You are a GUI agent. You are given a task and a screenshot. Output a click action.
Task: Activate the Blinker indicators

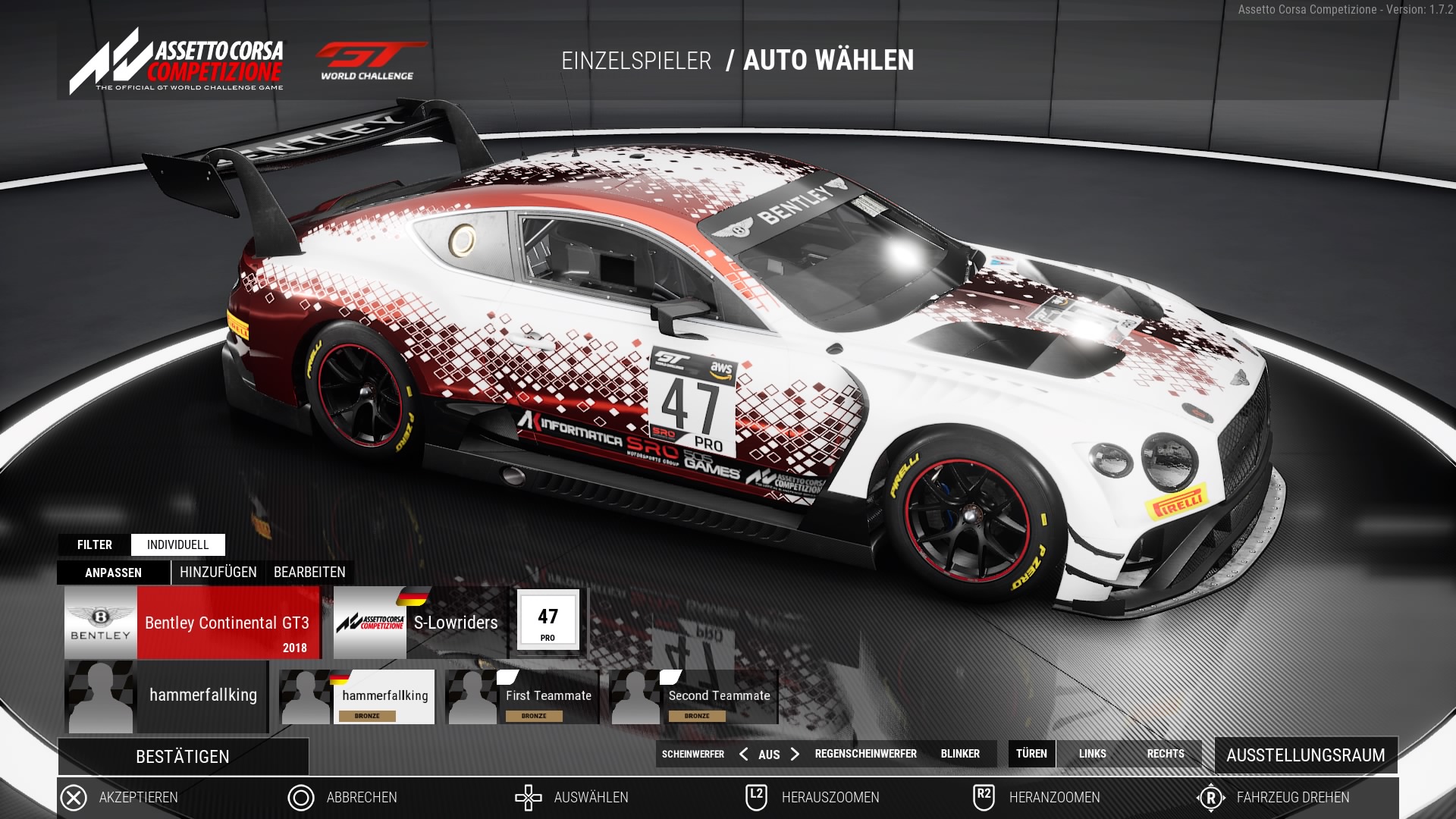(x=960, y=754)
